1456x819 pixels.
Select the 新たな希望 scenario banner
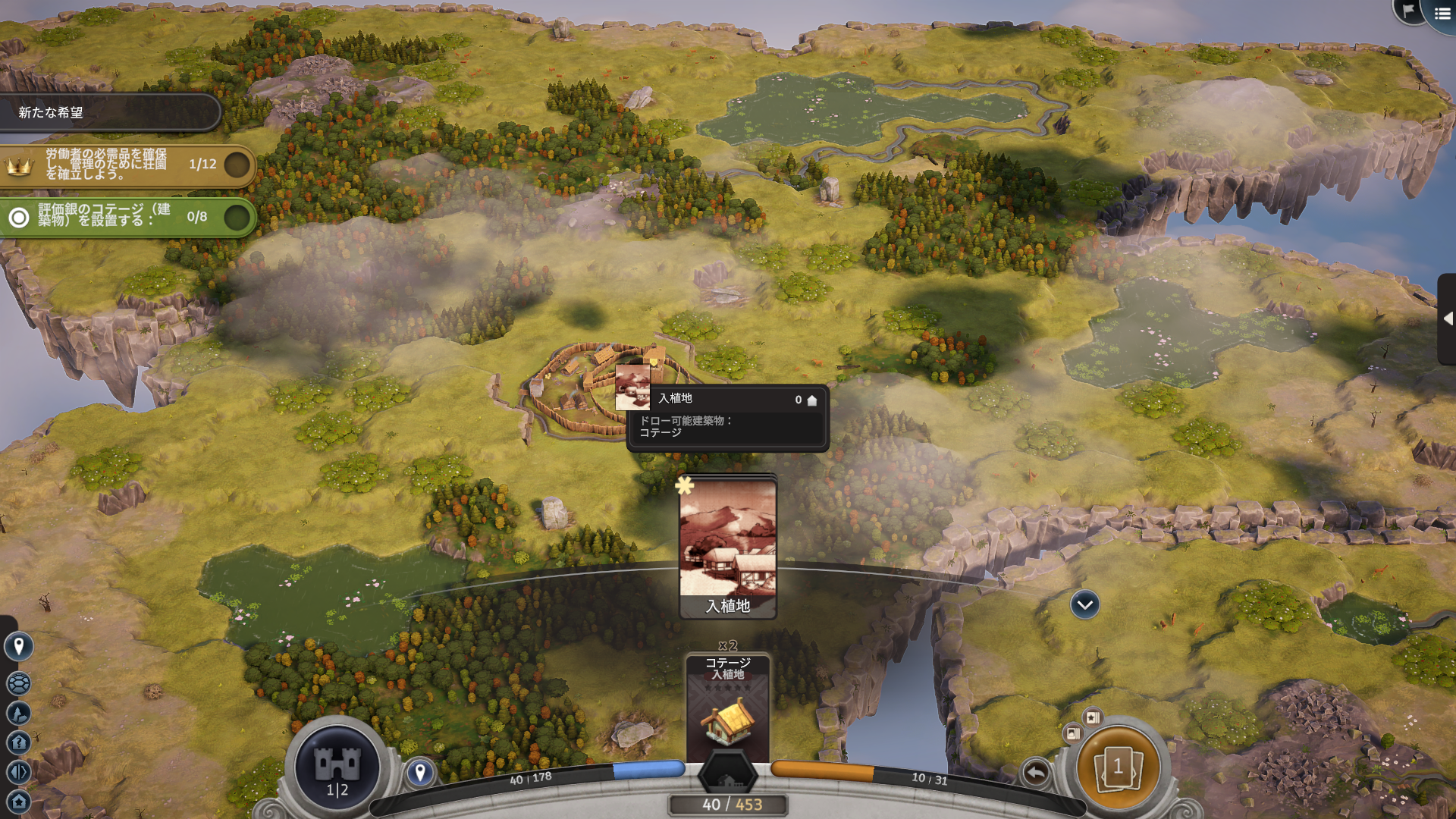(110, 112)
